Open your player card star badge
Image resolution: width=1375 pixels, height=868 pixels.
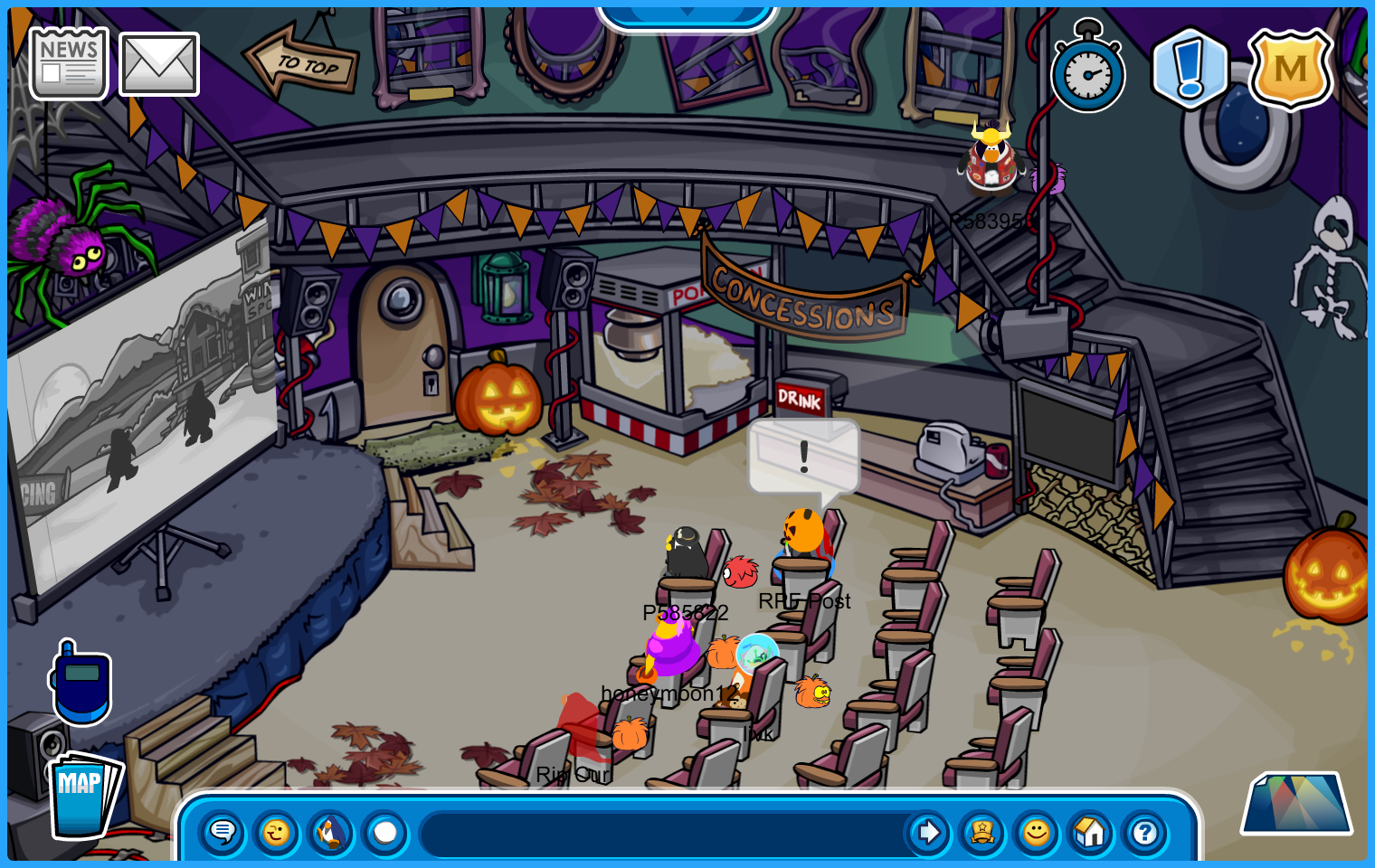[x=982, y=832]
